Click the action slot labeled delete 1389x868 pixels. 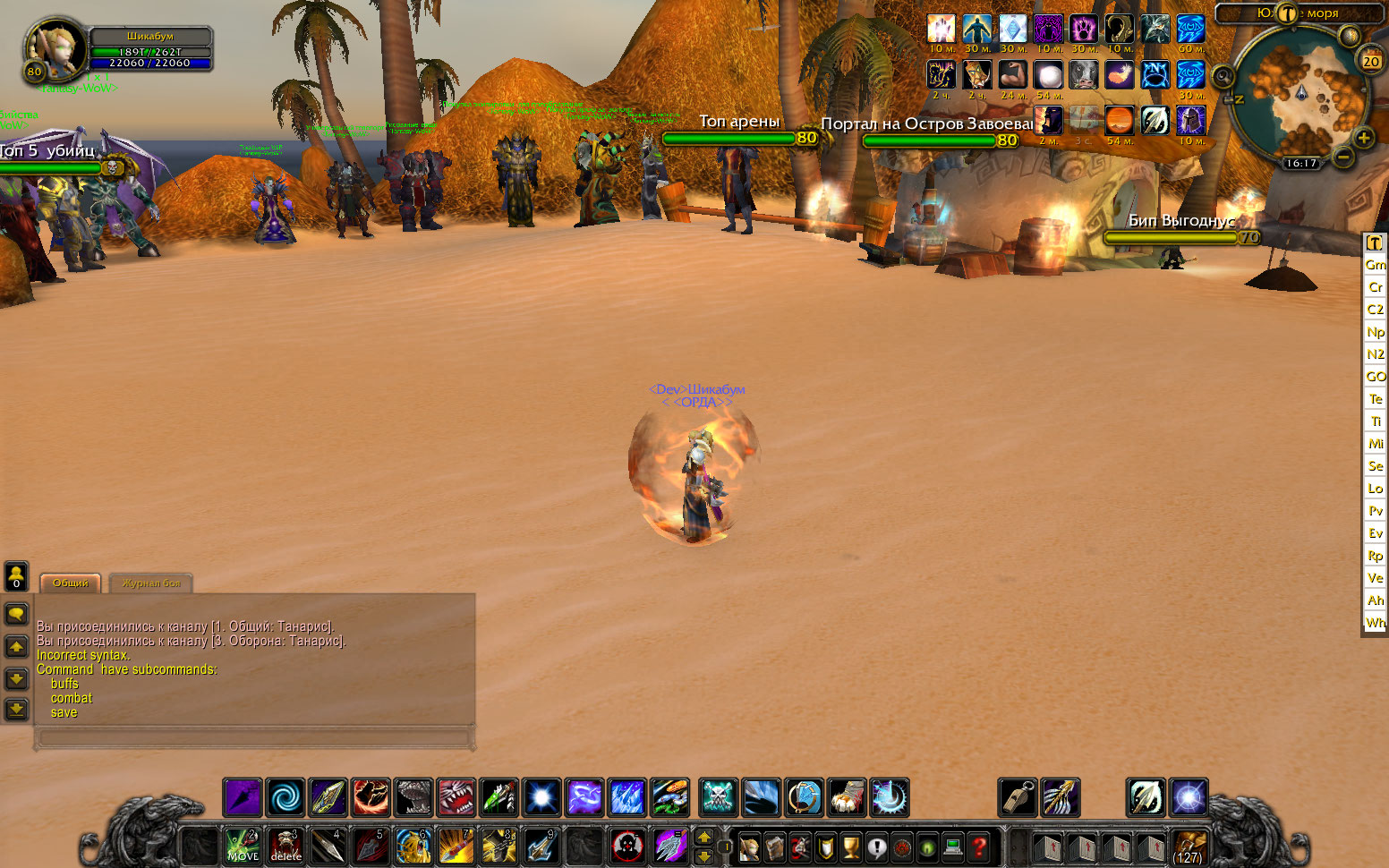(285, 846)
